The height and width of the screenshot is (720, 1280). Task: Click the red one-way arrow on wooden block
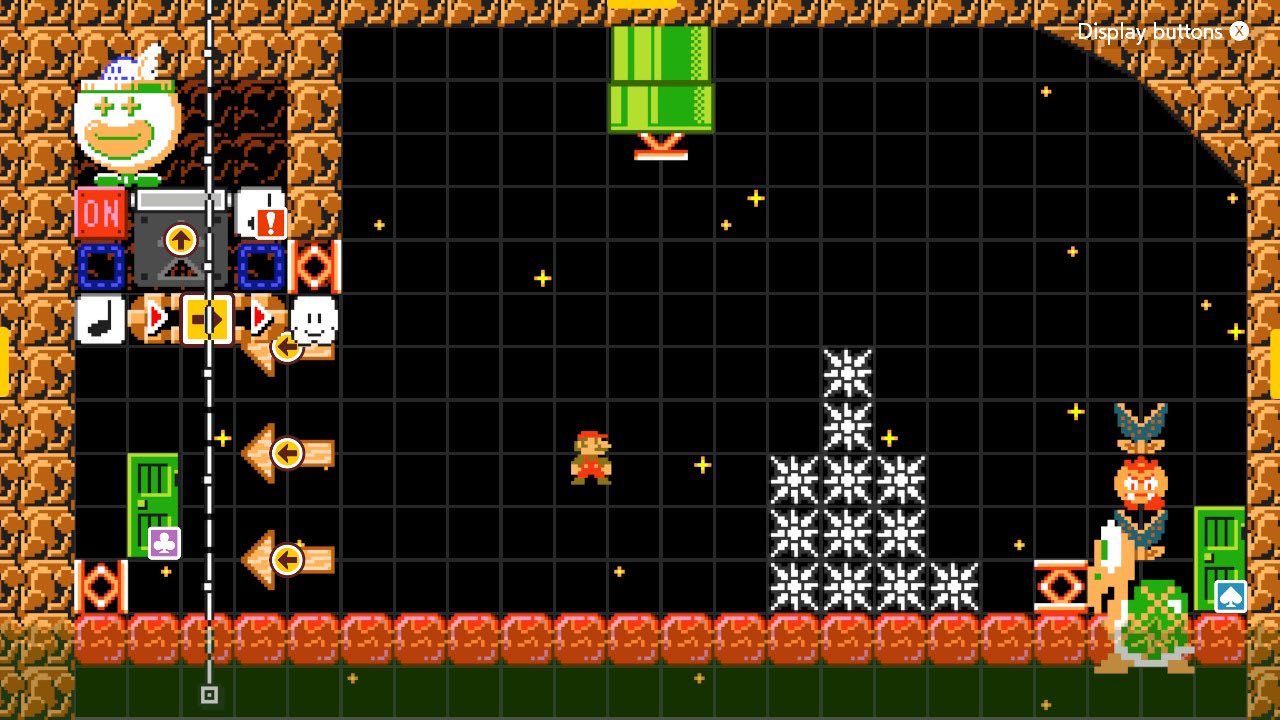(x=155, y=318)
